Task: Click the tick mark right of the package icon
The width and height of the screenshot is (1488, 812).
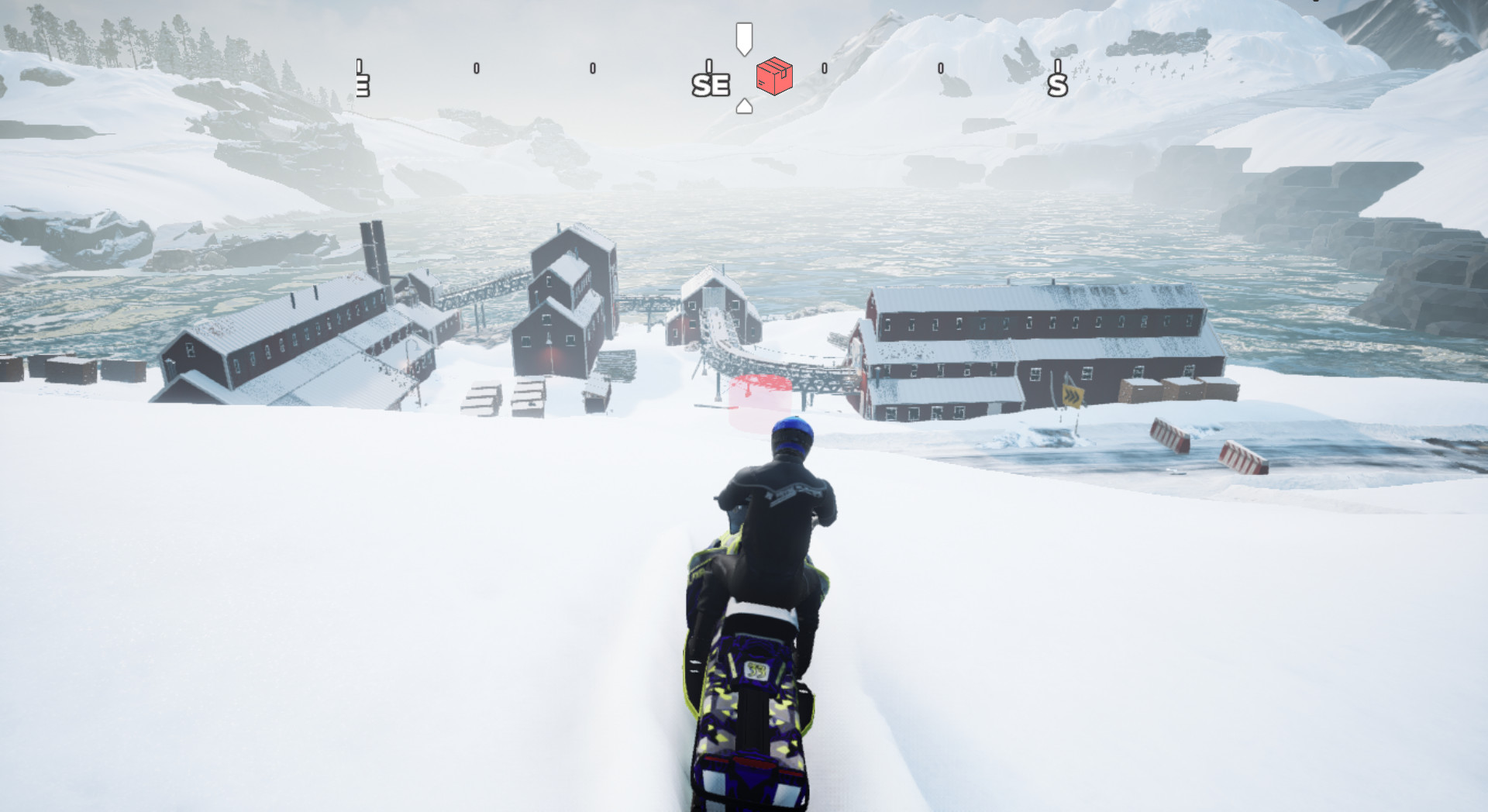Action: pyautogui.click(x=825, y=70)
